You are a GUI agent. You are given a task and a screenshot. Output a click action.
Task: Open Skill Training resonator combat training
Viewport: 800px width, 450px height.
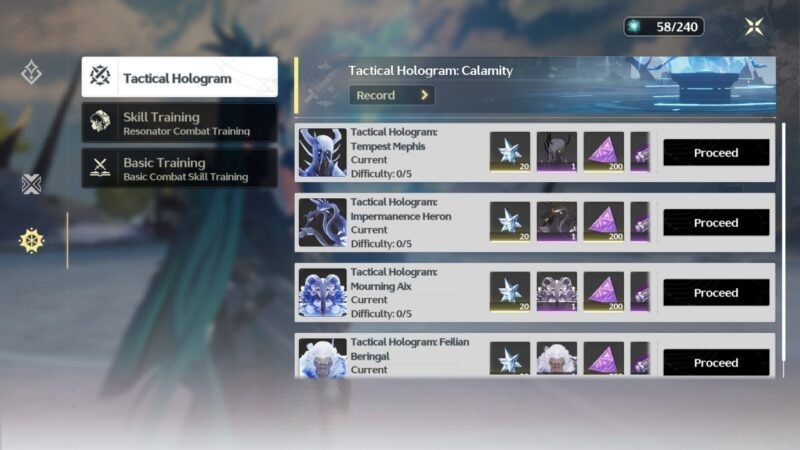(x=180, y=123)
